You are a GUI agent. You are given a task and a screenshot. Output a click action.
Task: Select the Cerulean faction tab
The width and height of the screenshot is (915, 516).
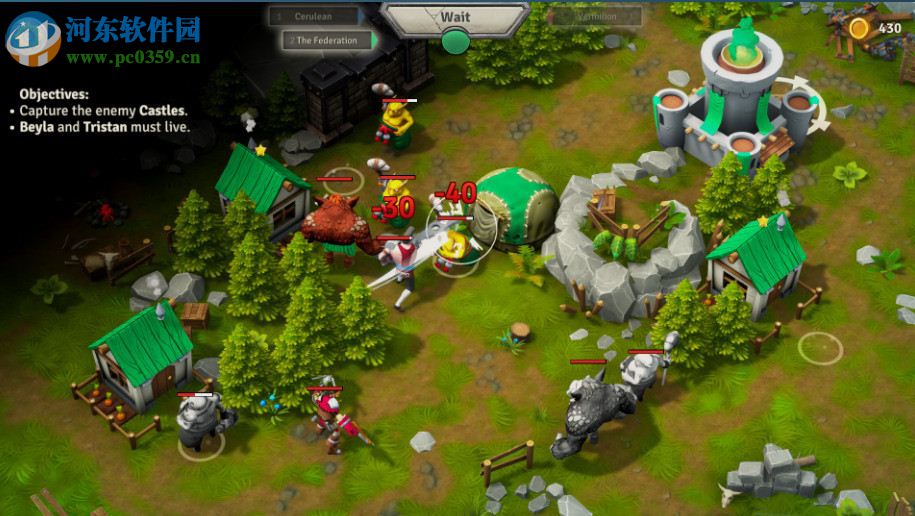point(317,16)
